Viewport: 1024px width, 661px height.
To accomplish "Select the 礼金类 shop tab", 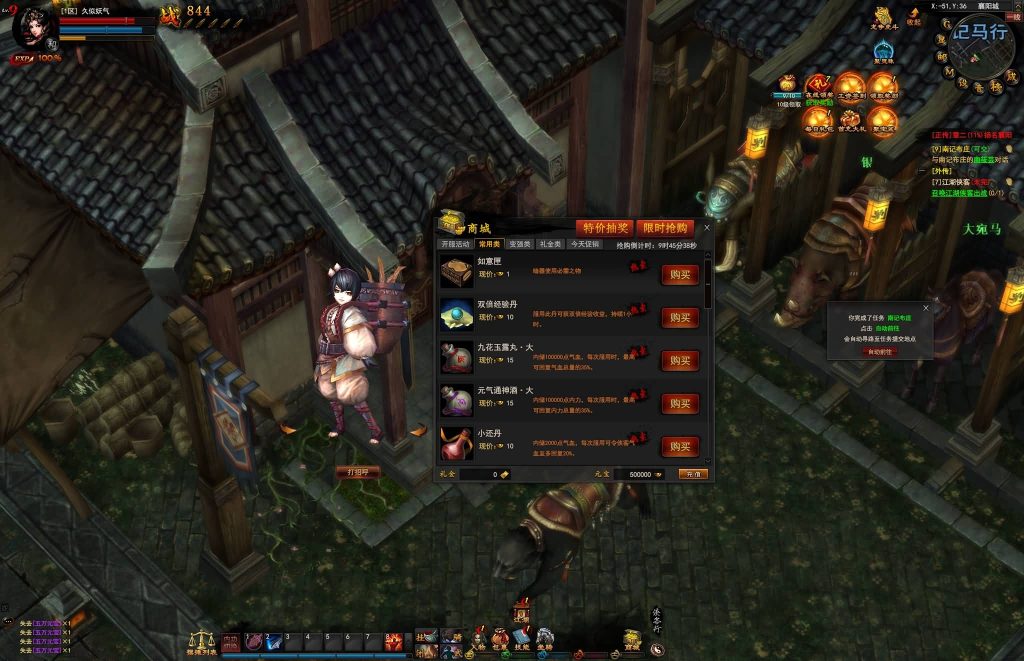I will pyautogui.click(x=551, y=244).
